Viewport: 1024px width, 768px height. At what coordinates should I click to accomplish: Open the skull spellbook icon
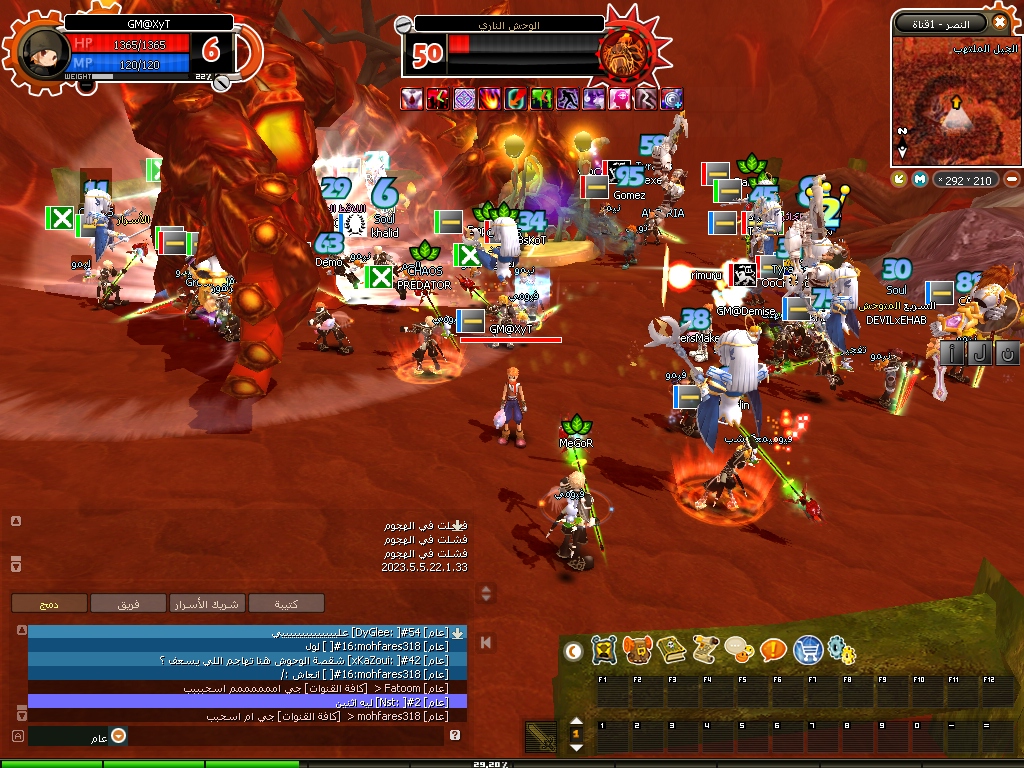click(x=671, y=651)
